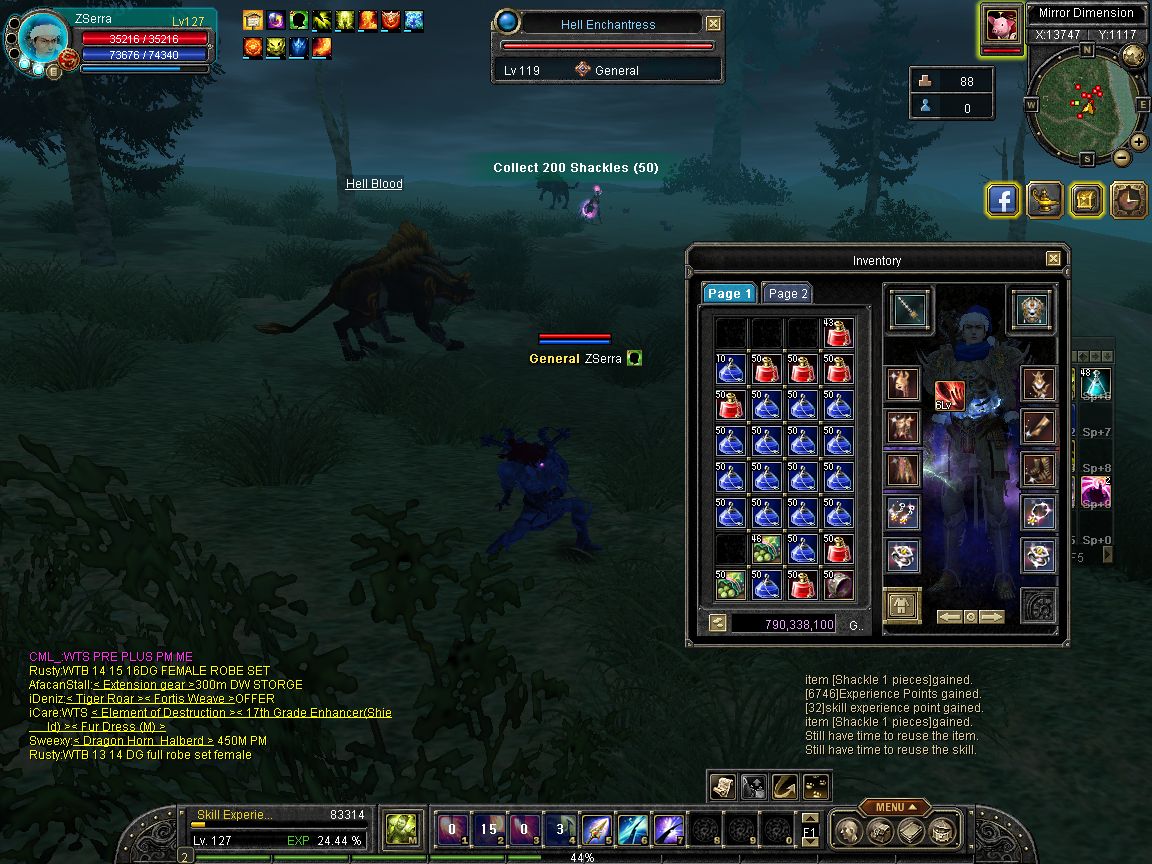This screenshot has height=864, width=1152.
Task: Rotate character preview with right arrow
Action: pos(991,617)
